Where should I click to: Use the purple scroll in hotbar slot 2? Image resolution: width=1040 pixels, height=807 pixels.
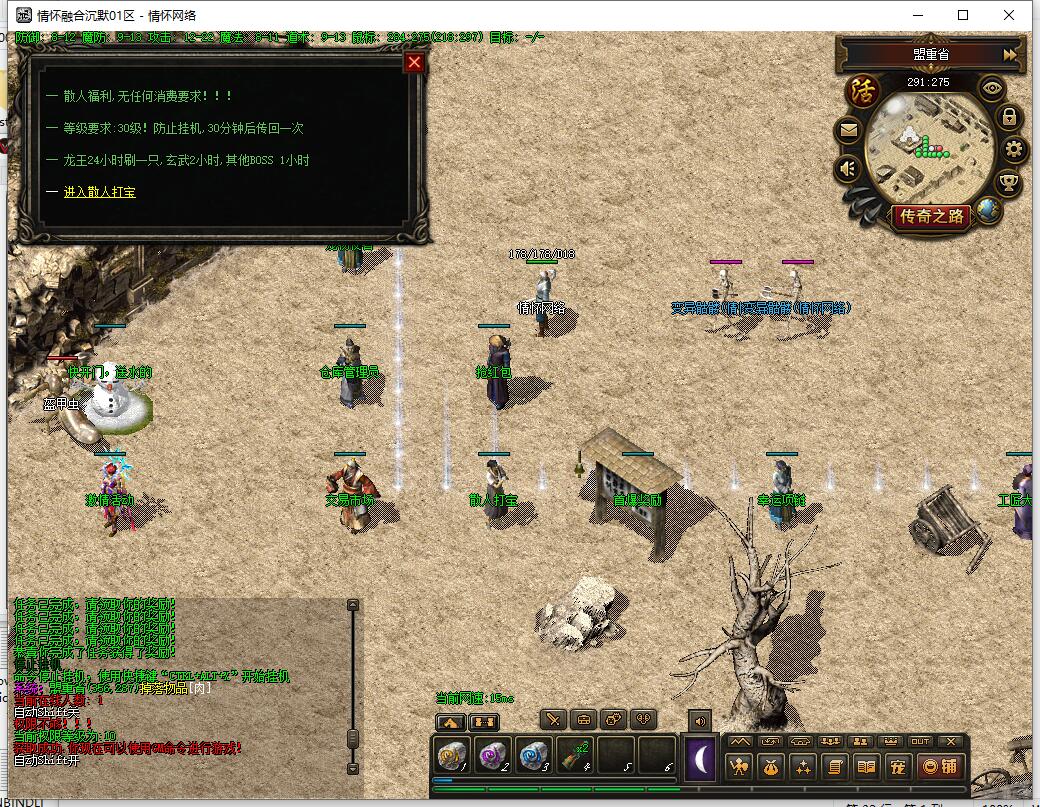(x=492, y=755)
